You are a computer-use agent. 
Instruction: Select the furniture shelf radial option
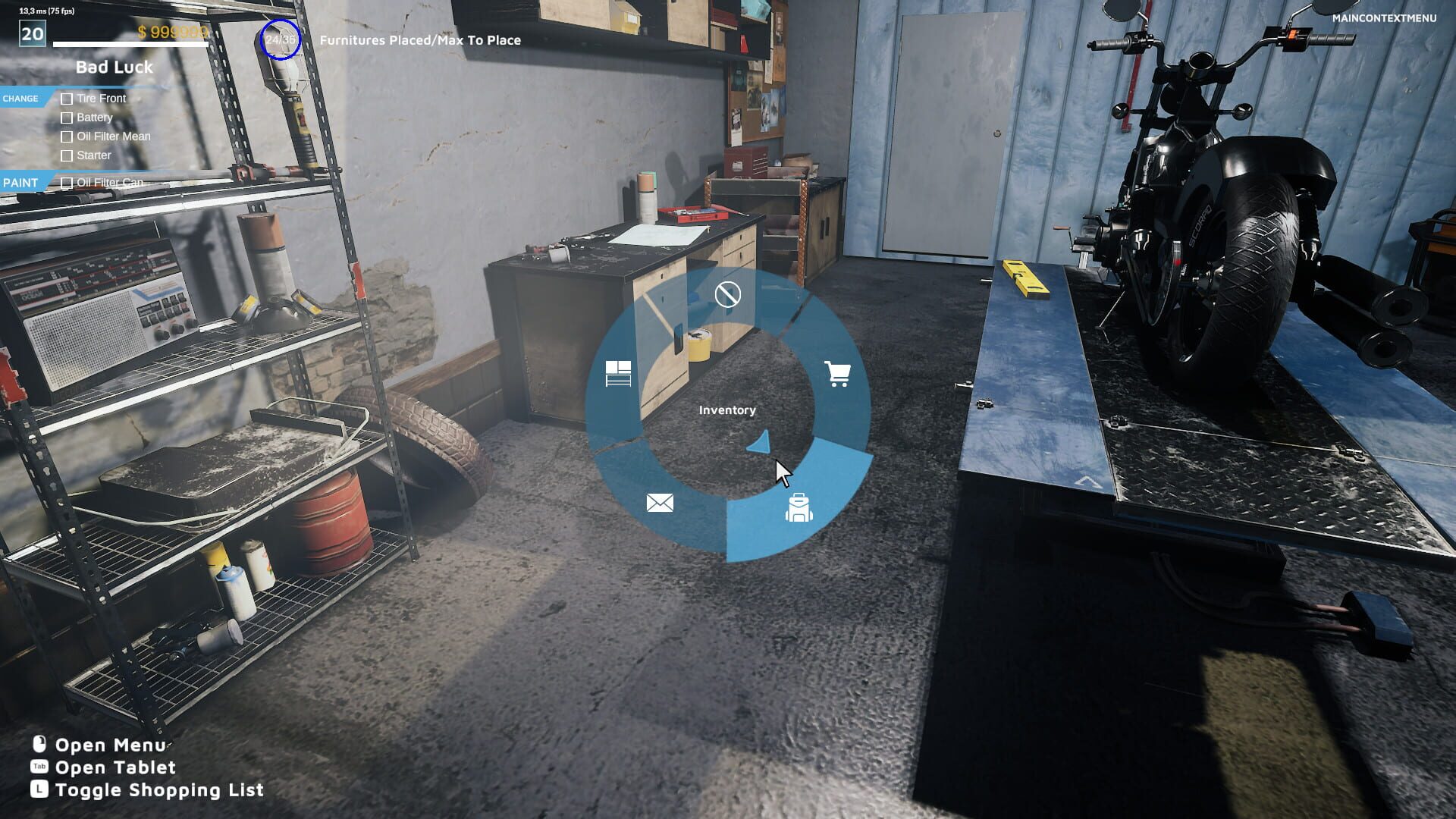618,373
